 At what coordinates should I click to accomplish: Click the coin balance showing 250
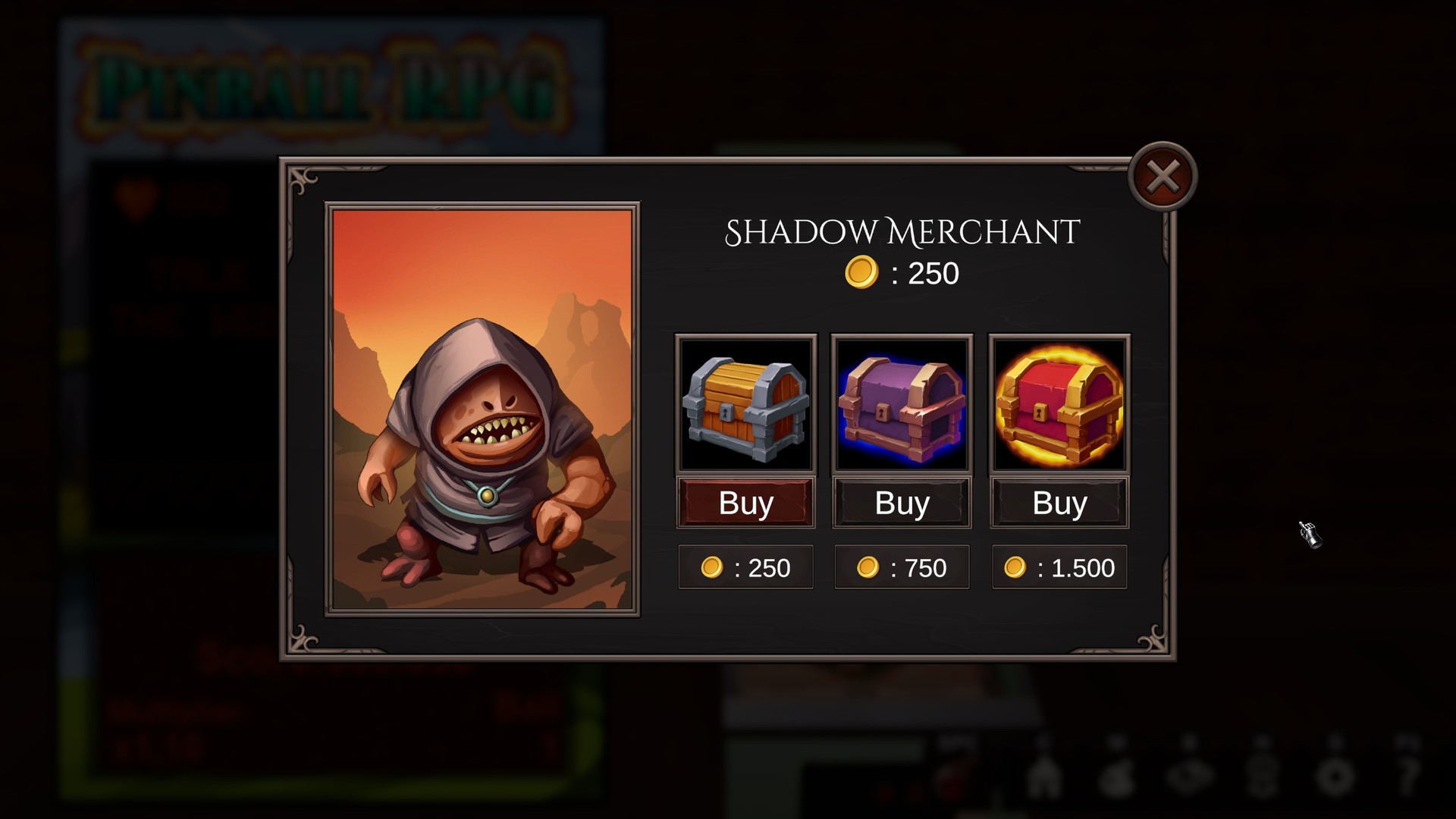click(902, 273)
